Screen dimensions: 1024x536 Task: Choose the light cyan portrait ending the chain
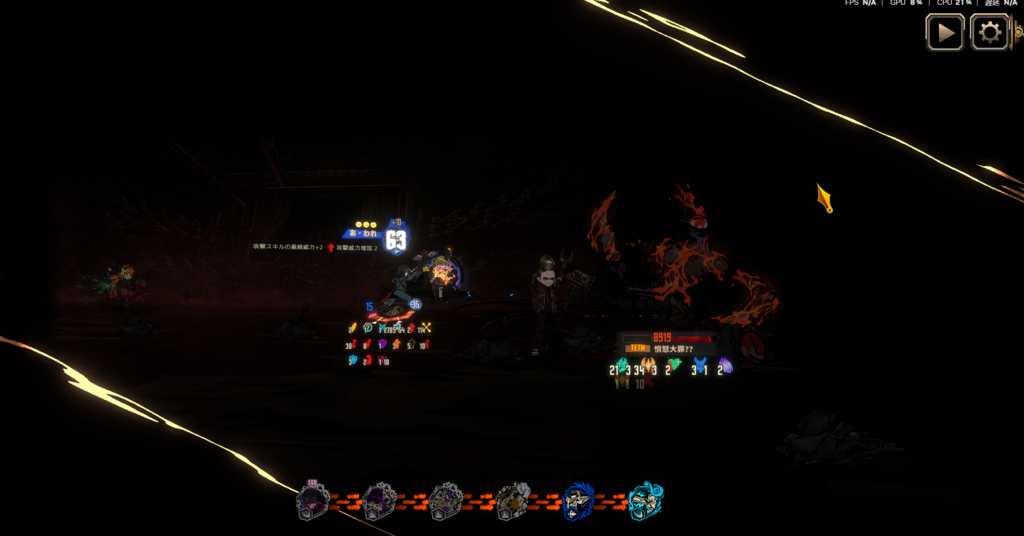point(645,500)
